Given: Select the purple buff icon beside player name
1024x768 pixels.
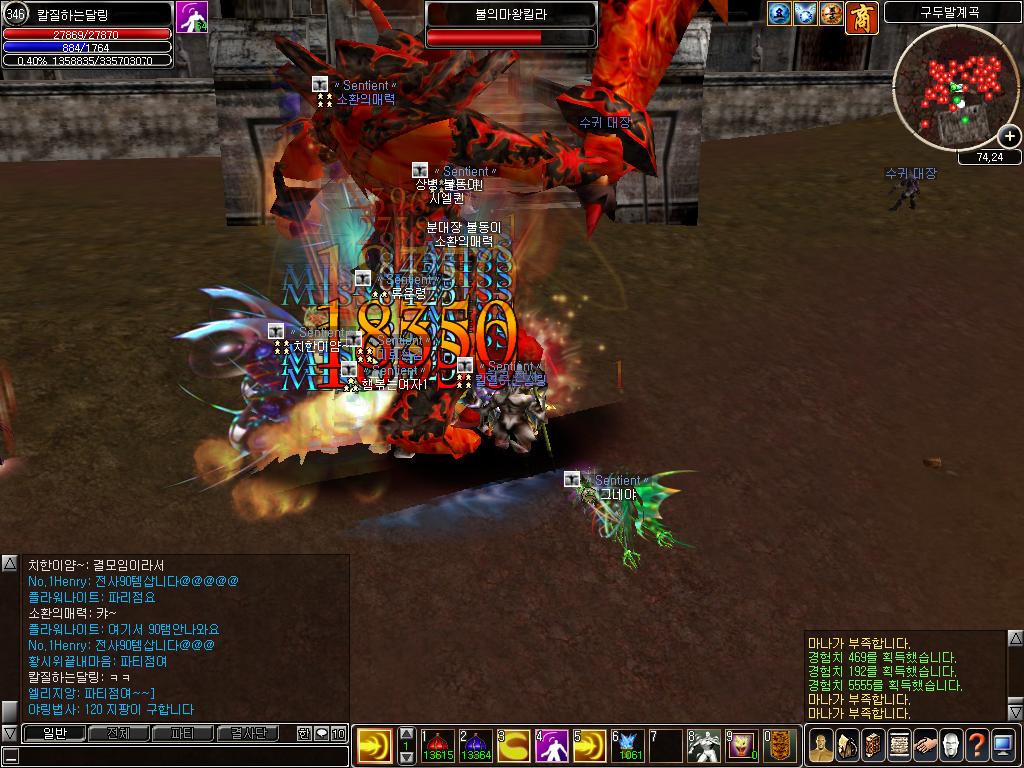Looking at the screenshot, I should click(192, 17).
